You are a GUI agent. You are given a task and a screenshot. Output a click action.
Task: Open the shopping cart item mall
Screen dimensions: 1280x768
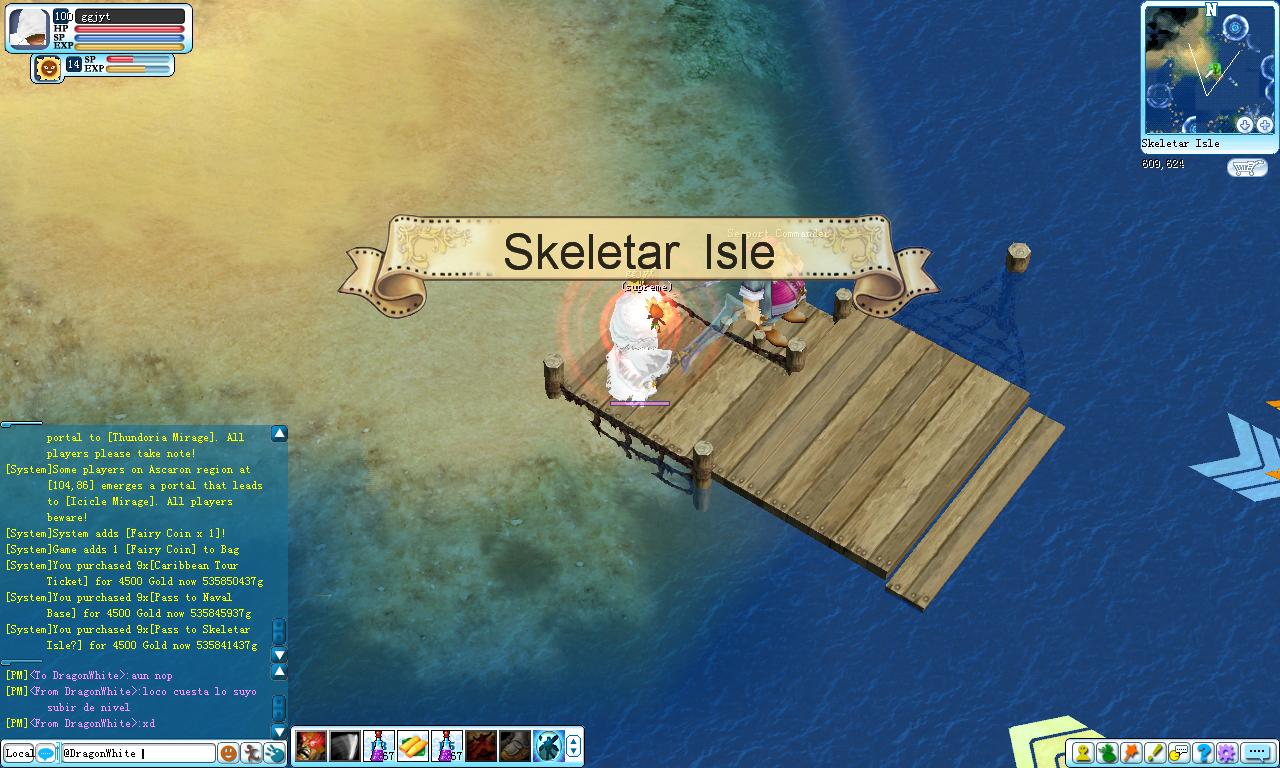pos(1246,167)
